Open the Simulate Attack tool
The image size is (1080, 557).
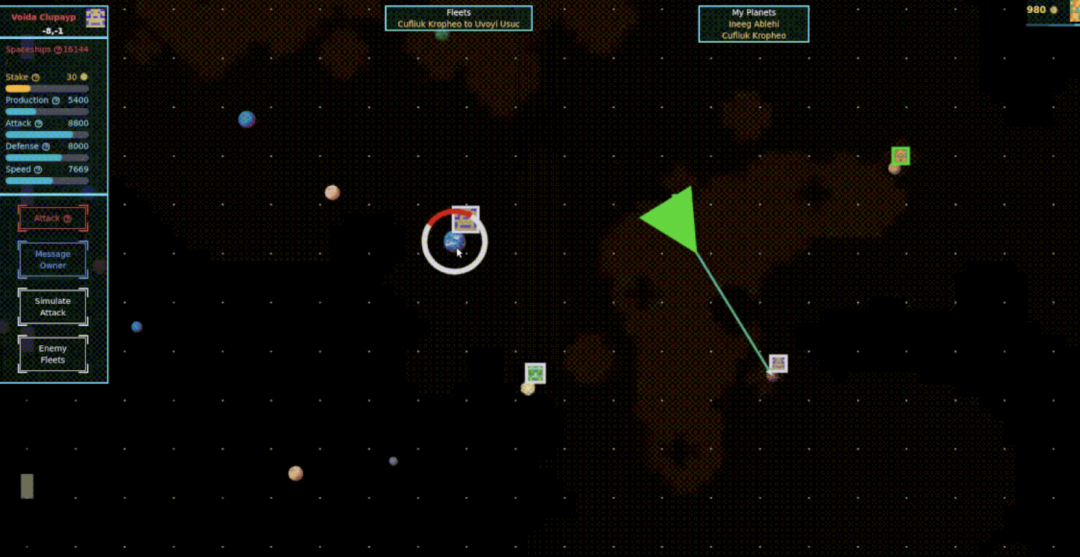point(53,307)
